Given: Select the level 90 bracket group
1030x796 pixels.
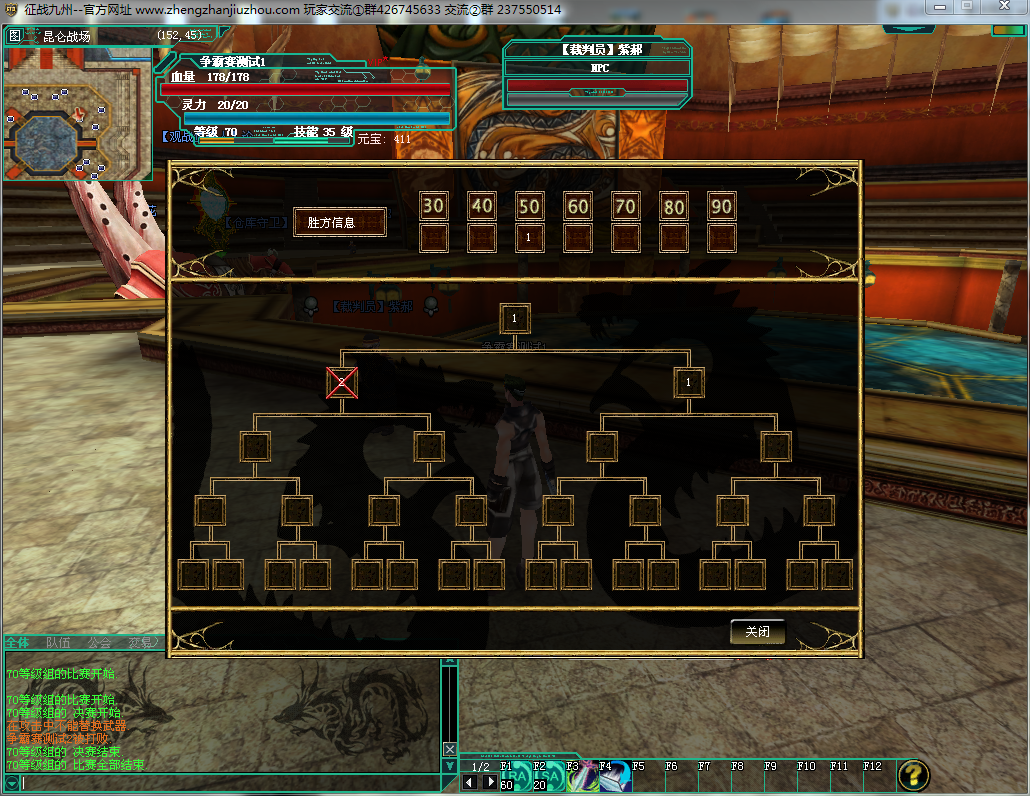Looking at the screenshot, I should [721, 206].
